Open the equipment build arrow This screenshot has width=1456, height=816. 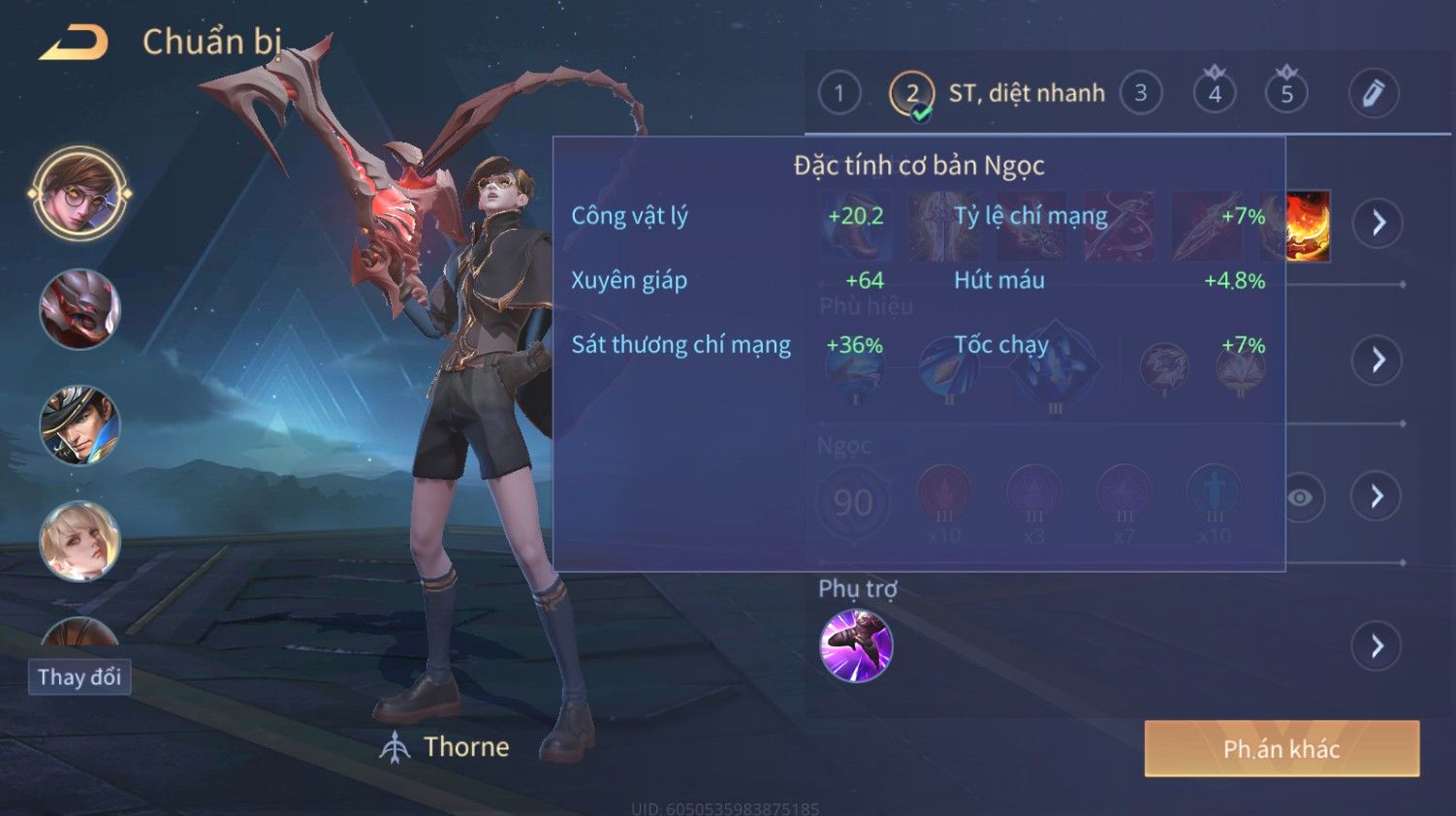coord(1377,223)
